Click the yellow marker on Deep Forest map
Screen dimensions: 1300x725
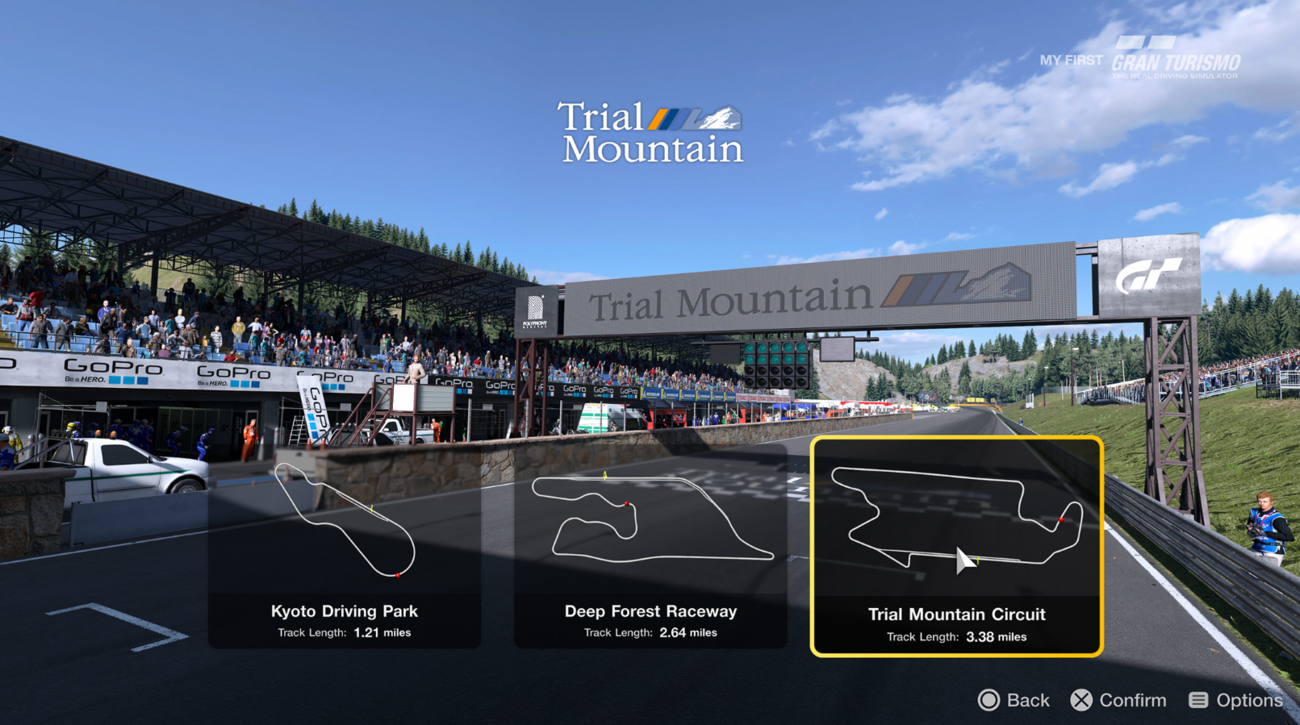tap(604, 474)
